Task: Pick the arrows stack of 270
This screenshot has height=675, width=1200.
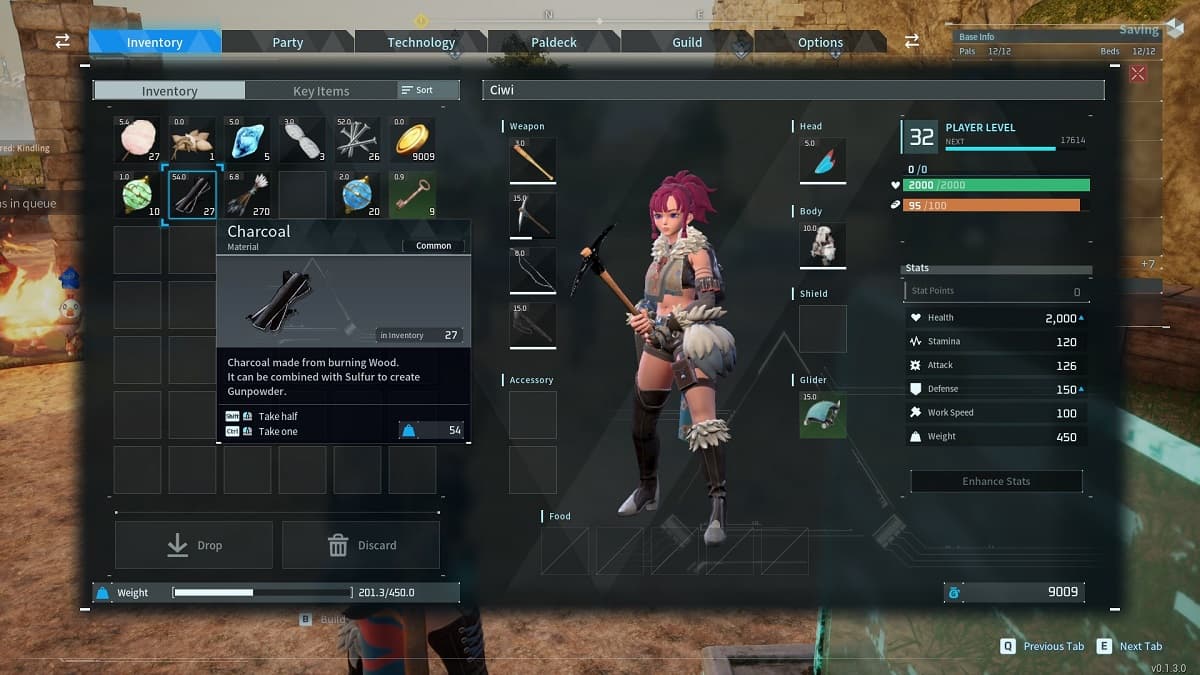Action: click(x=247, y=194)
